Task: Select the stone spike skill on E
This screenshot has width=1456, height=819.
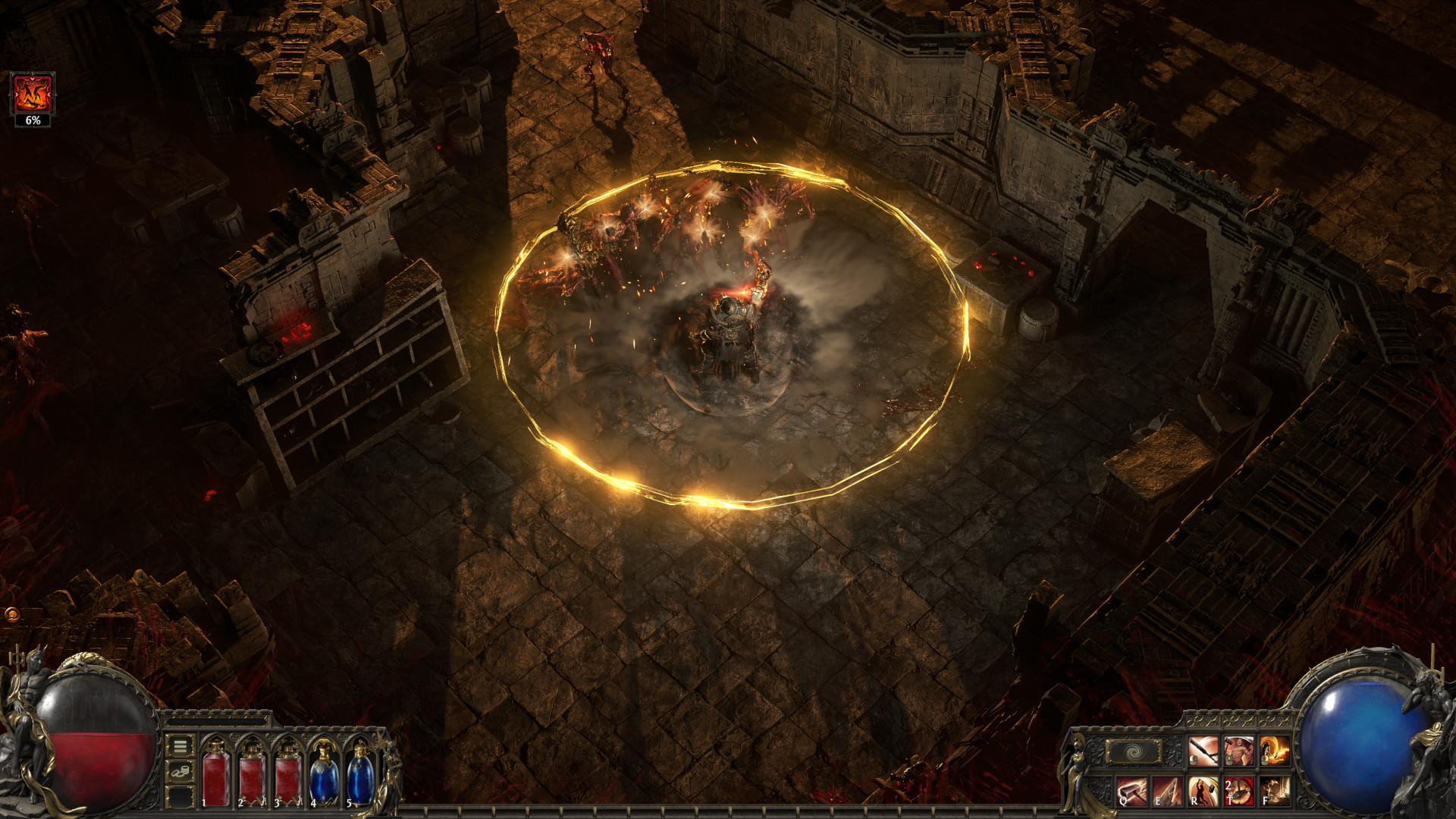Action: click(x=1166, y=790)
